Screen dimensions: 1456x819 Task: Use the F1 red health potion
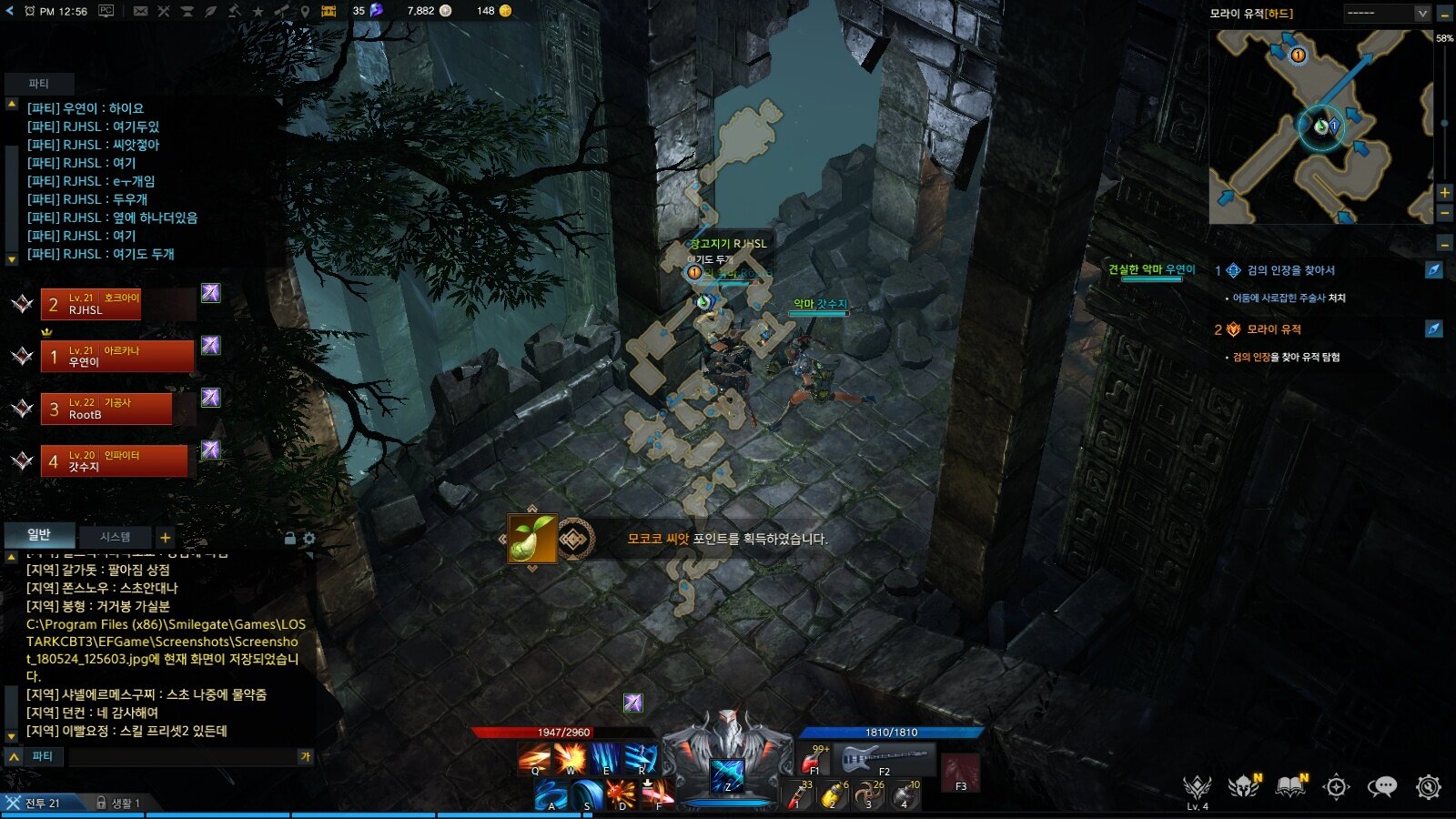click(813, 759)
